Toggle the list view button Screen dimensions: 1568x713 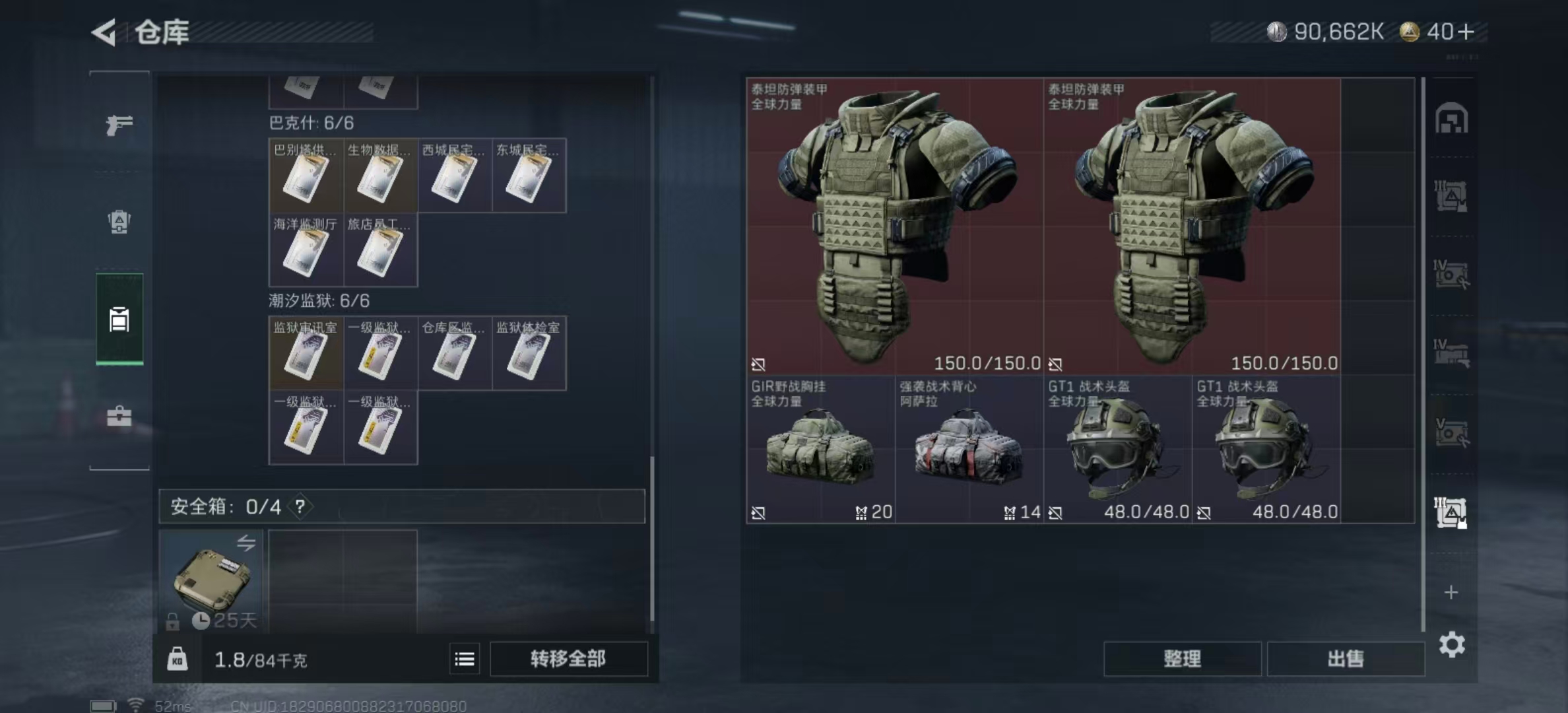click(465, 659)
